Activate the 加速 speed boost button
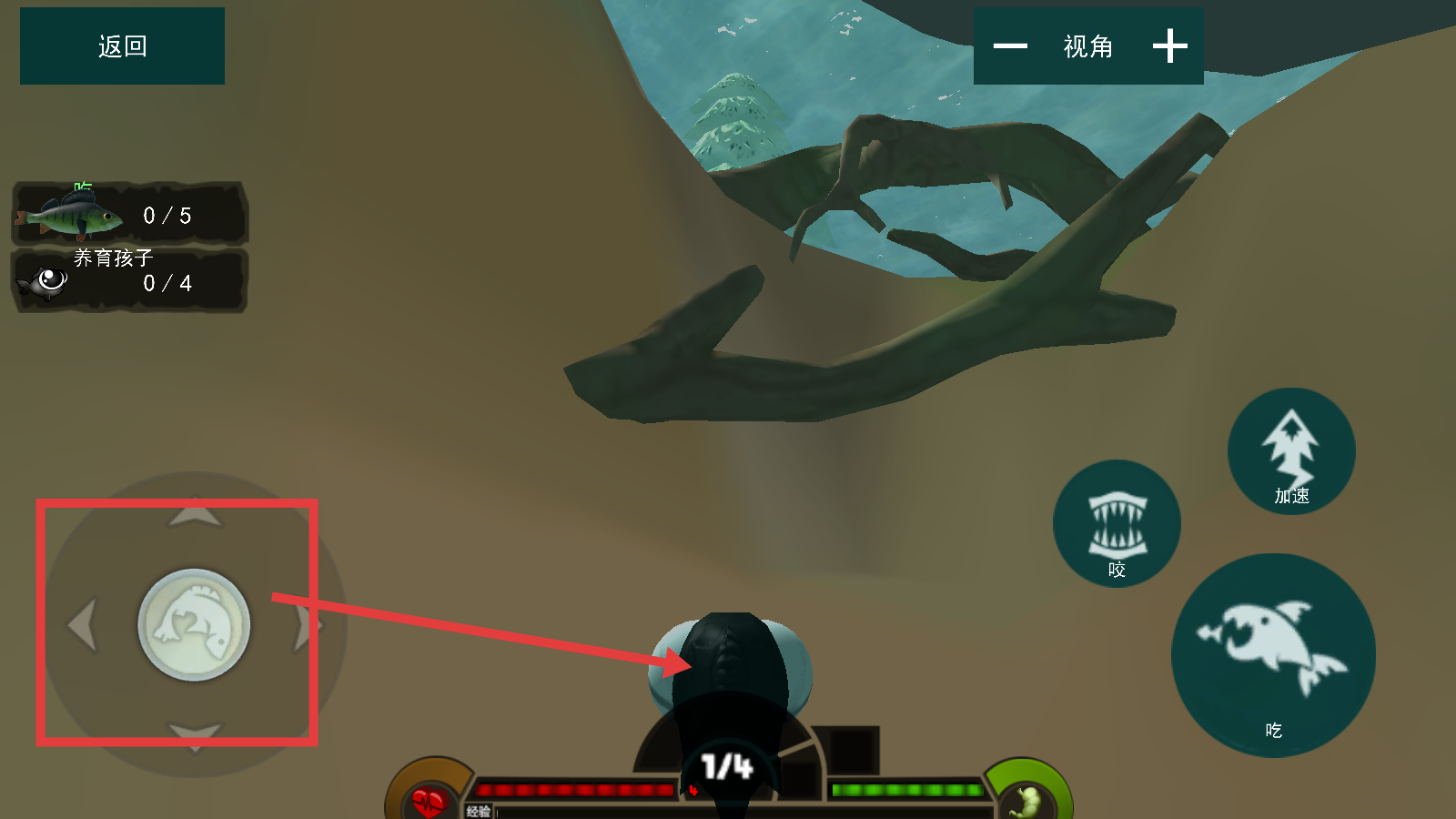This screenshot has height=819, width=1456. tap(1291, 451)
